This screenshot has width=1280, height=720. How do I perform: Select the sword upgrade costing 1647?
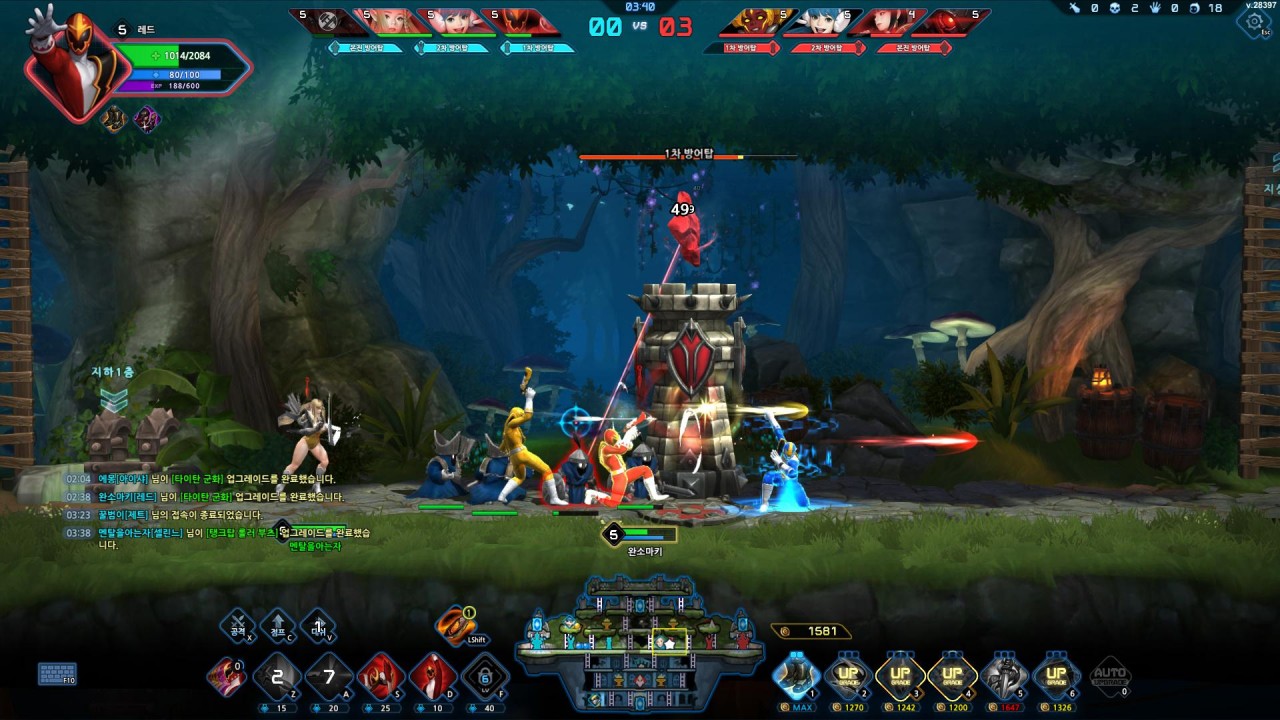[1004, 677]
